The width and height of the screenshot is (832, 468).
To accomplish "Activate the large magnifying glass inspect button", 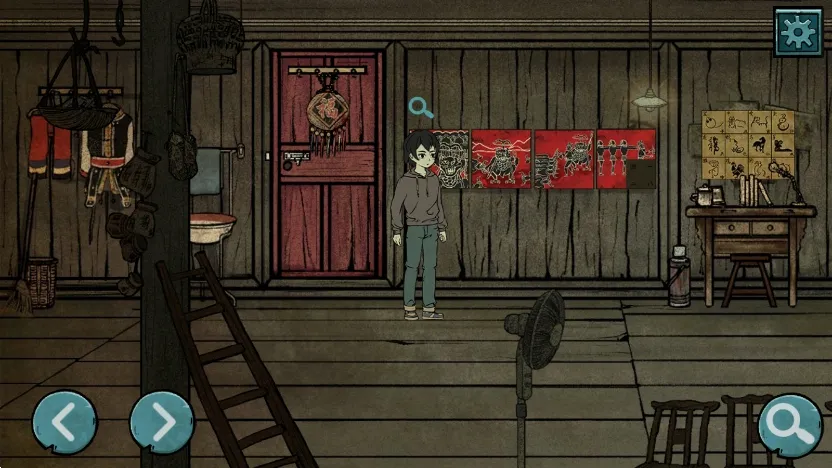I will click(x=790, y=425).
